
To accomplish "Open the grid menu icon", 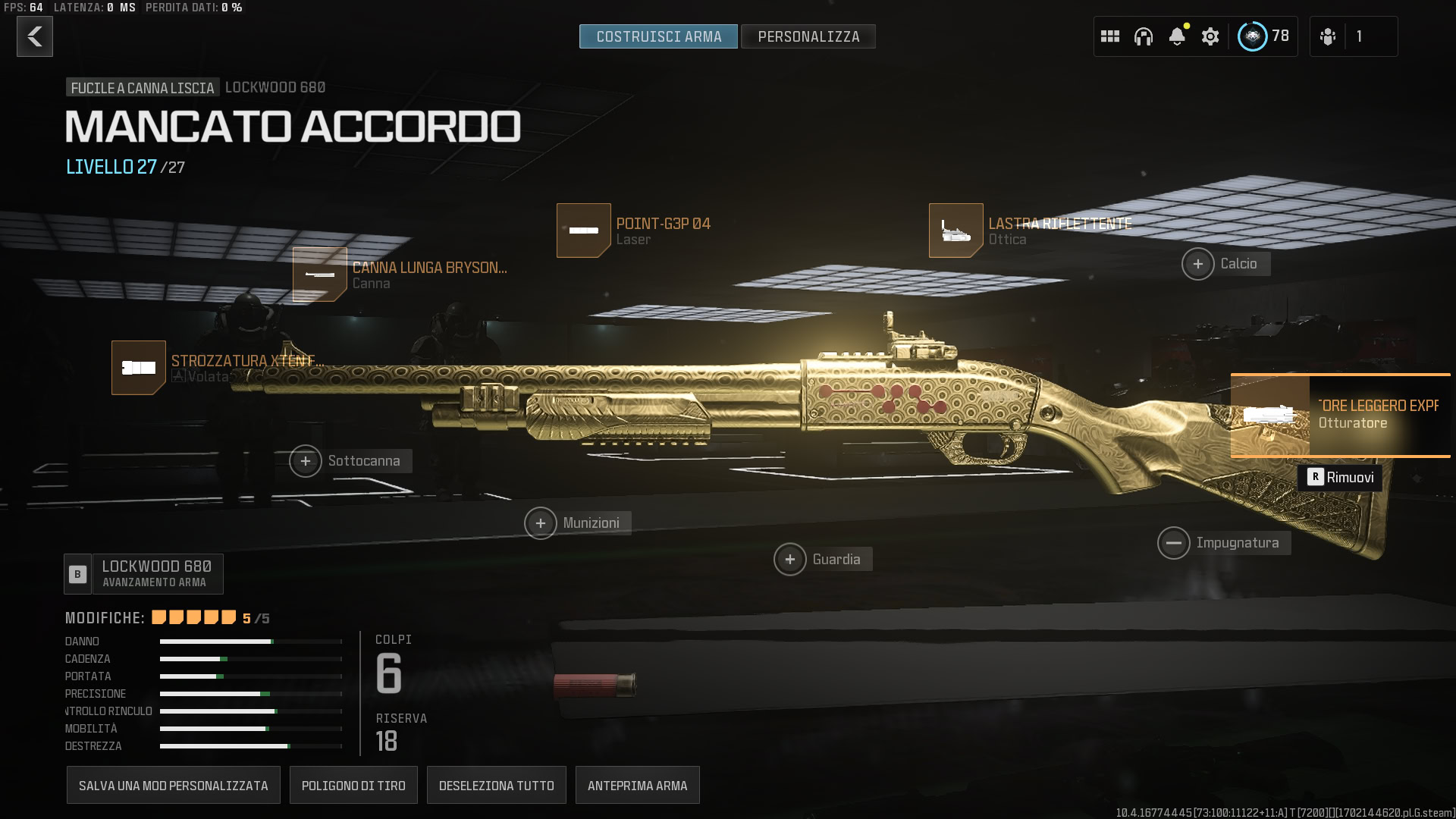I will 1110,36.
